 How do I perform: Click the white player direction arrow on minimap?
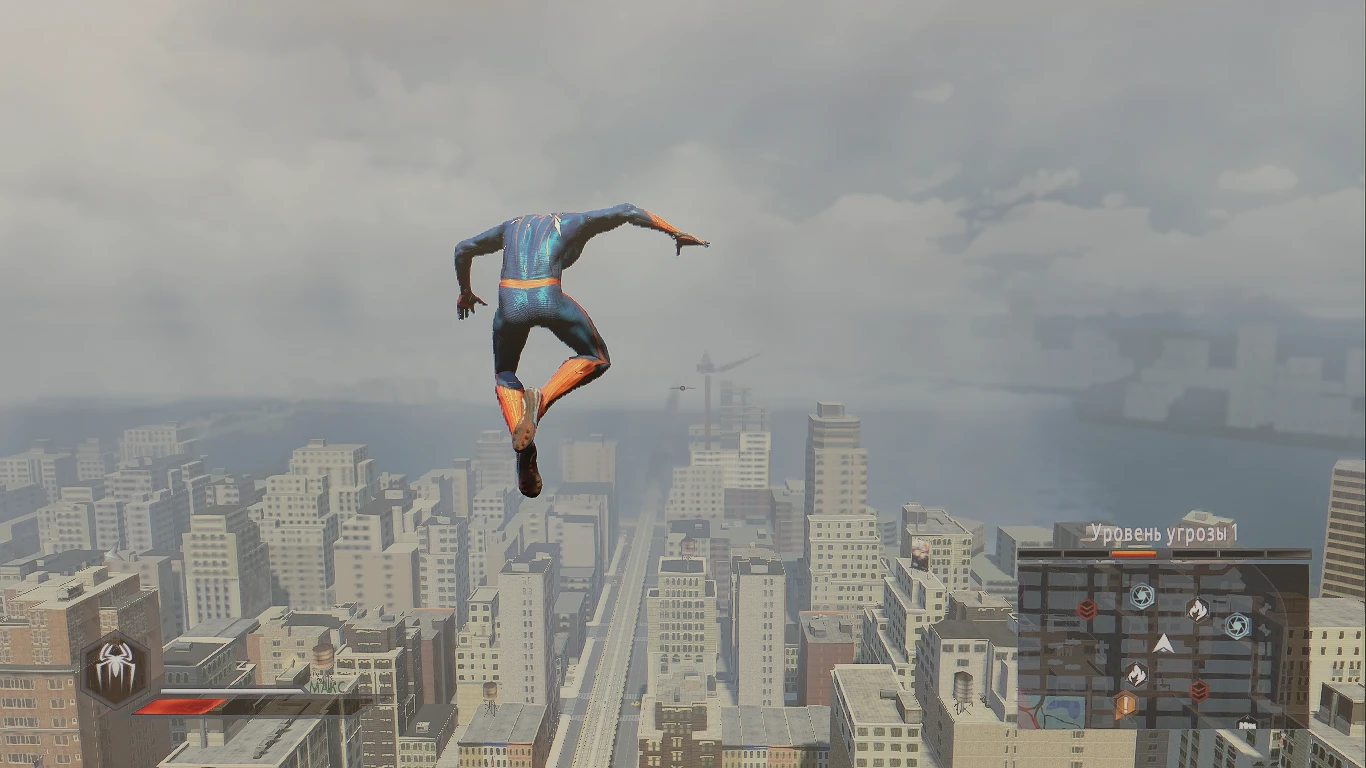pyautogui.click(x=1163, y=644)
